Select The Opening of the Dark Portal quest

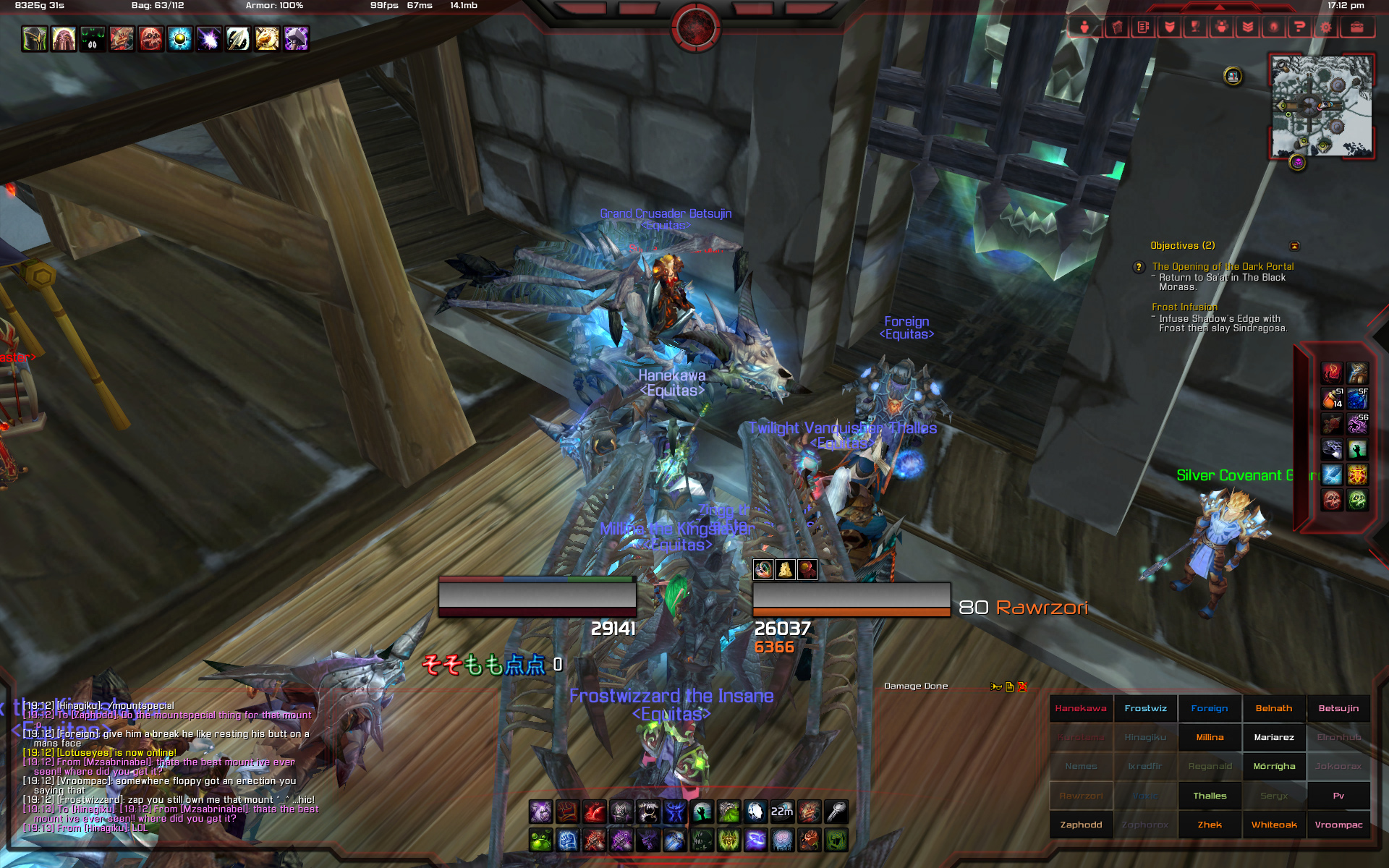(1223, 267)
